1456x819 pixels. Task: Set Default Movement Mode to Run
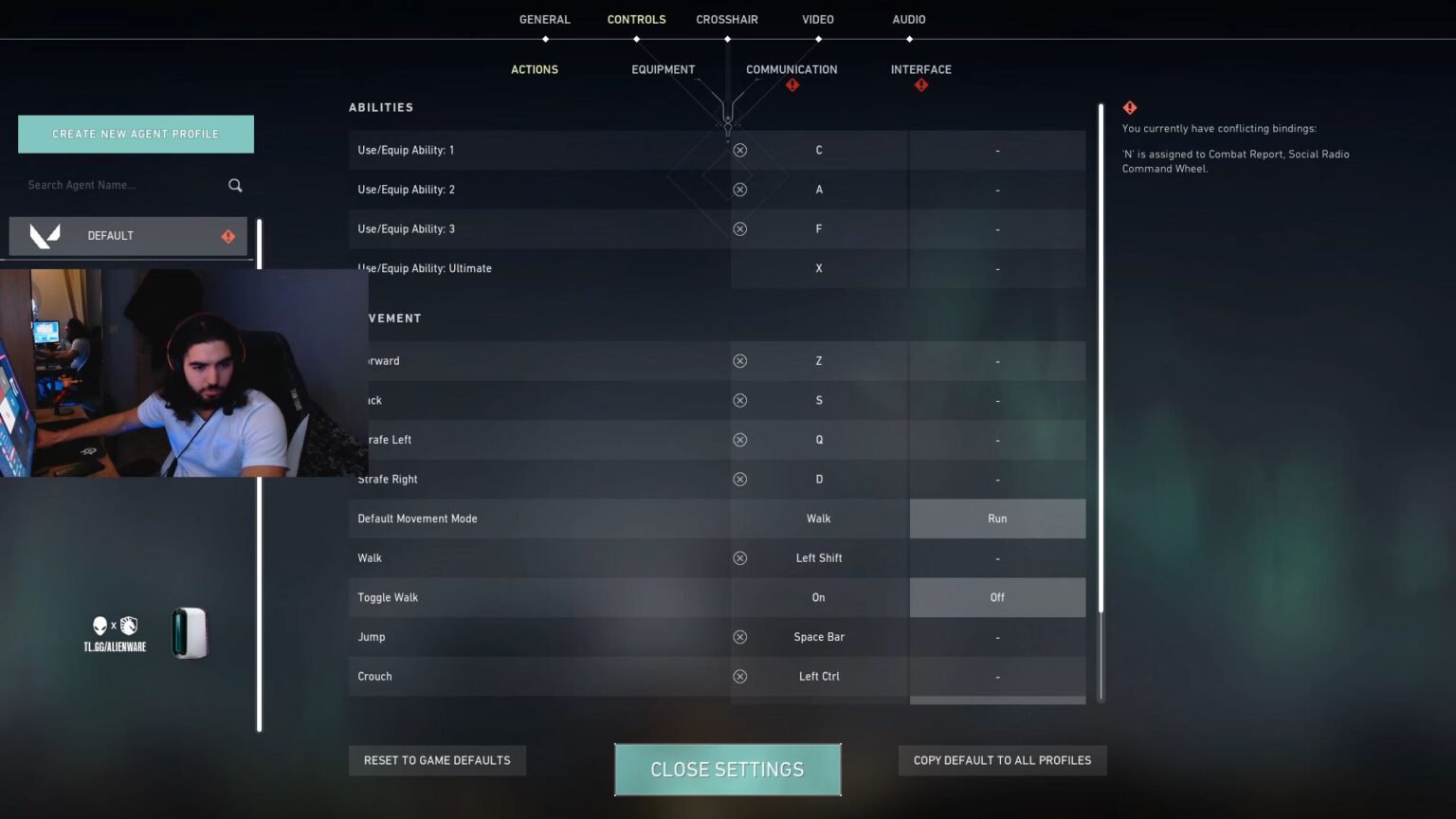click(996, 518)
